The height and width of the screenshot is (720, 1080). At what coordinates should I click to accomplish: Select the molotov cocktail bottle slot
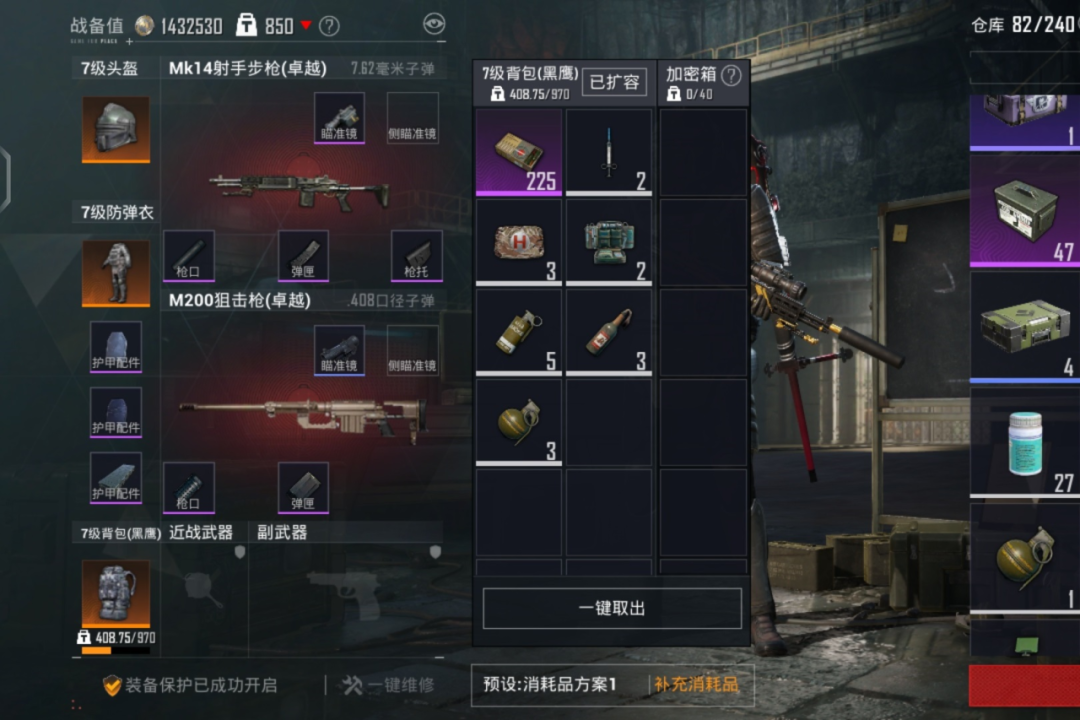[609, 332]
